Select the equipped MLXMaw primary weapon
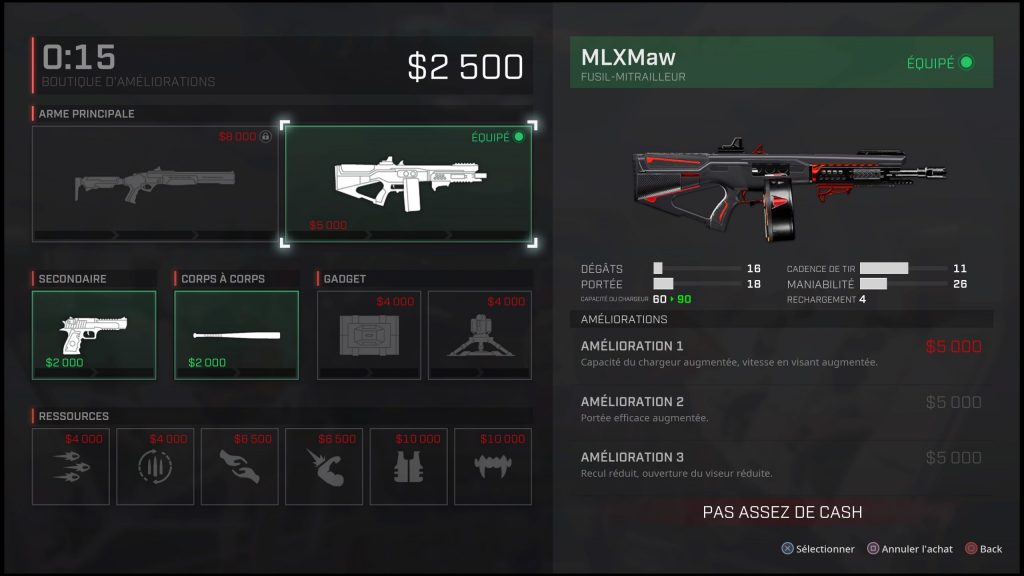1024x576 pixels. click(409, 184)
